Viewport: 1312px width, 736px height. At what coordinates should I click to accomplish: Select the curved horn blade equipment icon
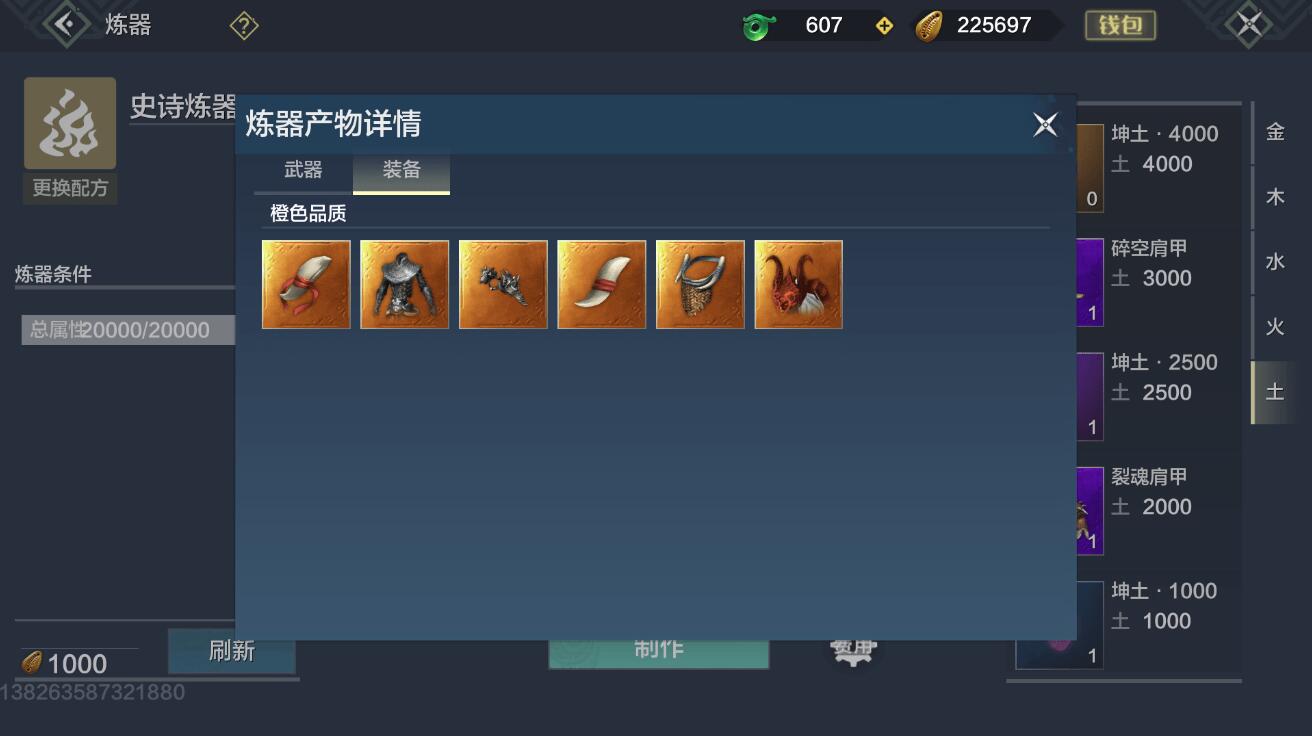(601, 284)
